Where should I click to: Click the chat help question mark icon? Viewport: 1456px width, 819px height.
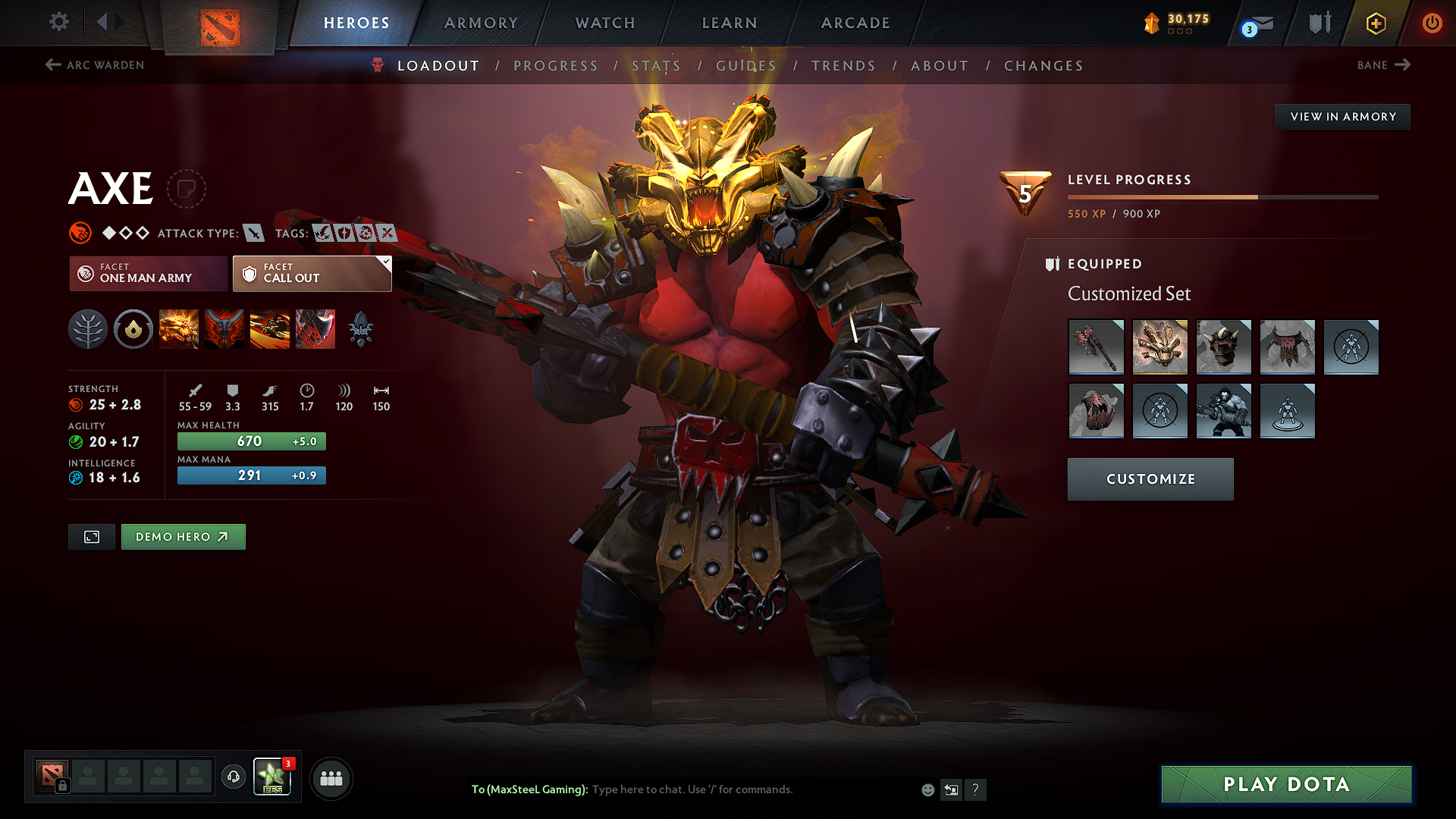[976, 789]
